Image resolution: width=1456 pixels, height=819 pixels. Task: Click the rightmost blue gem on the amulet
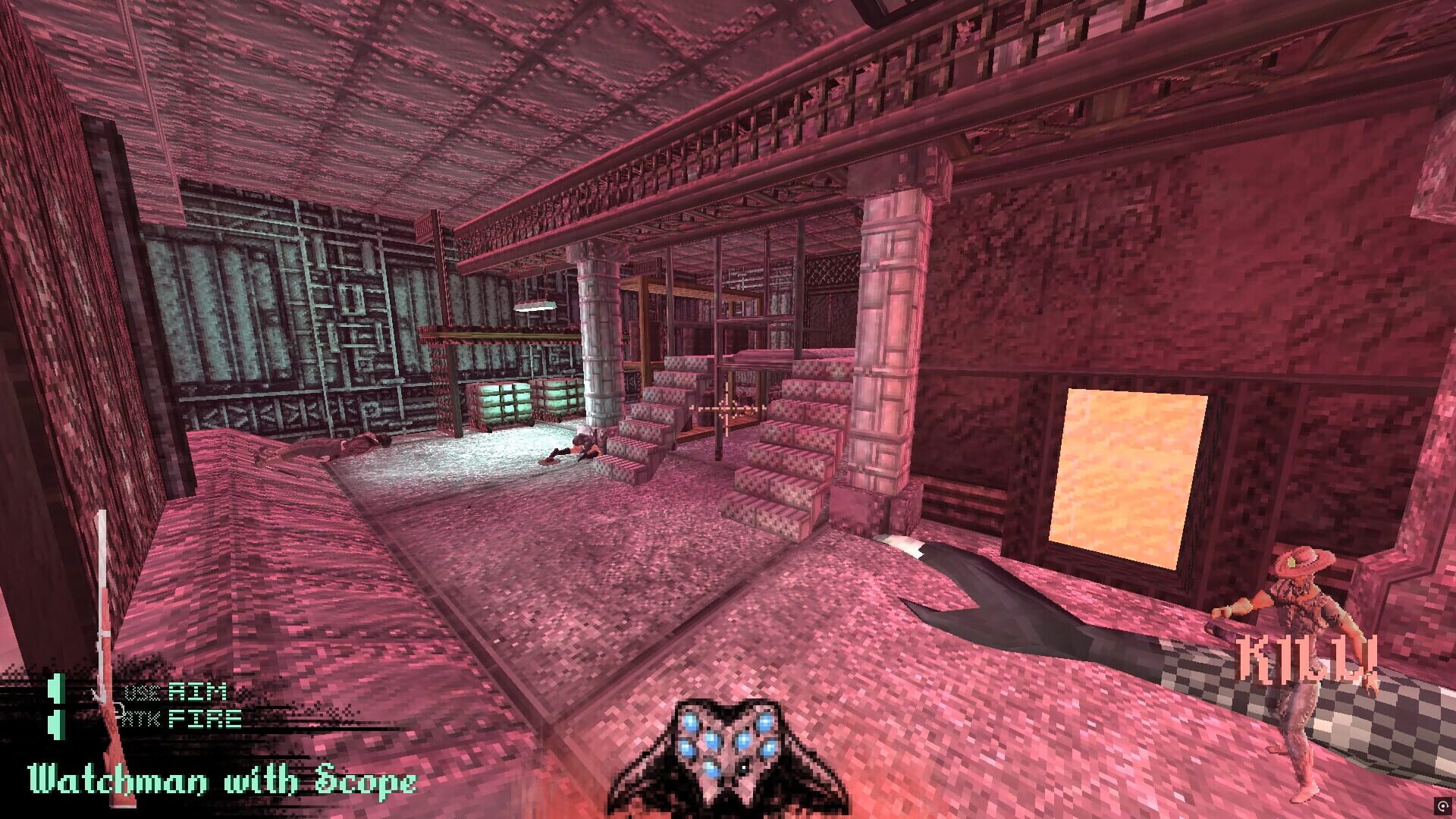768,748
